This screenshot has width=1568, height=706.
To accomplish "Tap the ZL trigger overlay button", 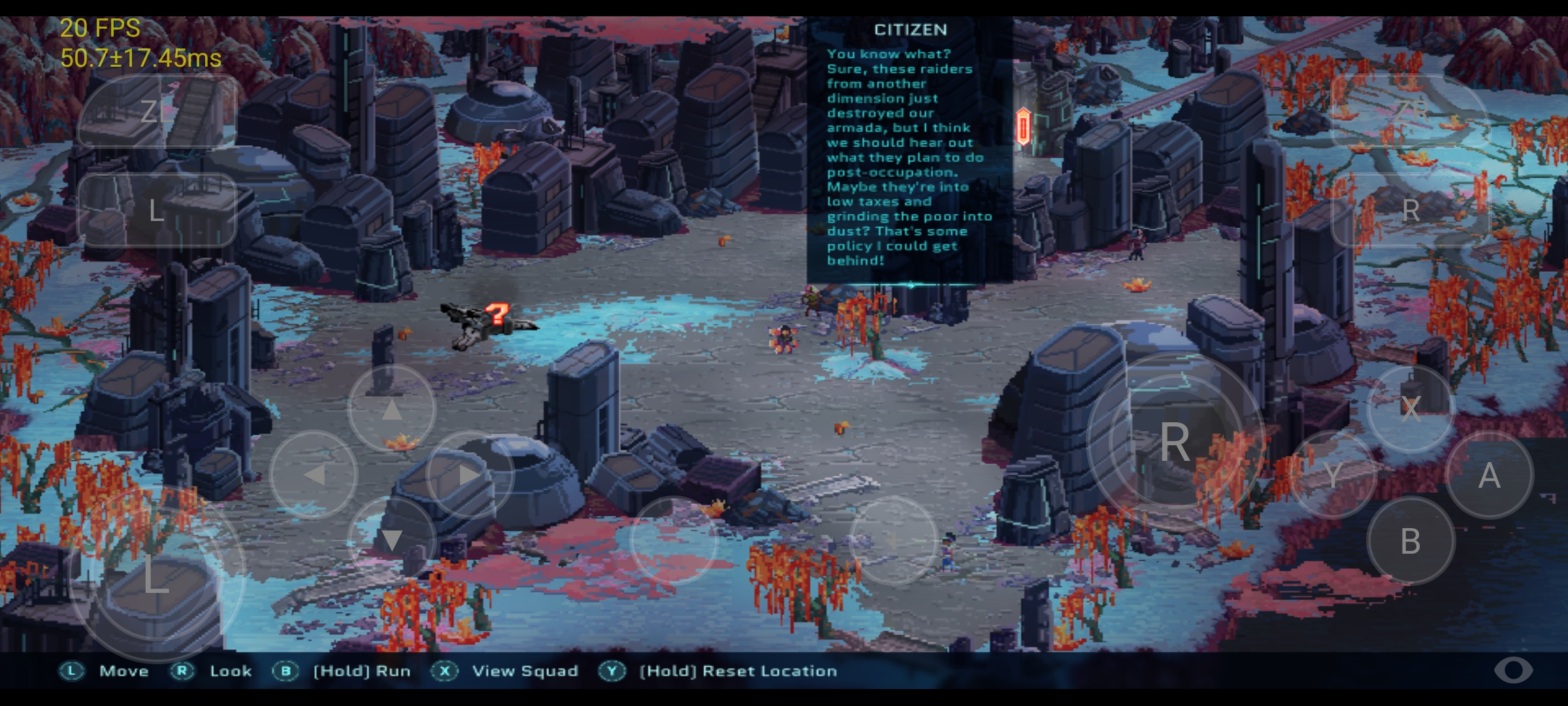I will coord(157,111).
